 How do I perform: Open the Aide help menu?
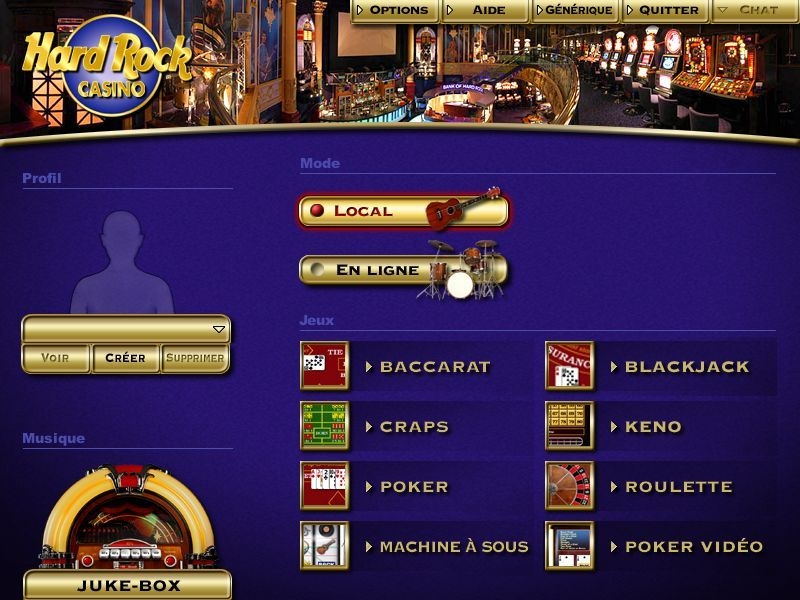pyautogui.click(x=487, y=10)
